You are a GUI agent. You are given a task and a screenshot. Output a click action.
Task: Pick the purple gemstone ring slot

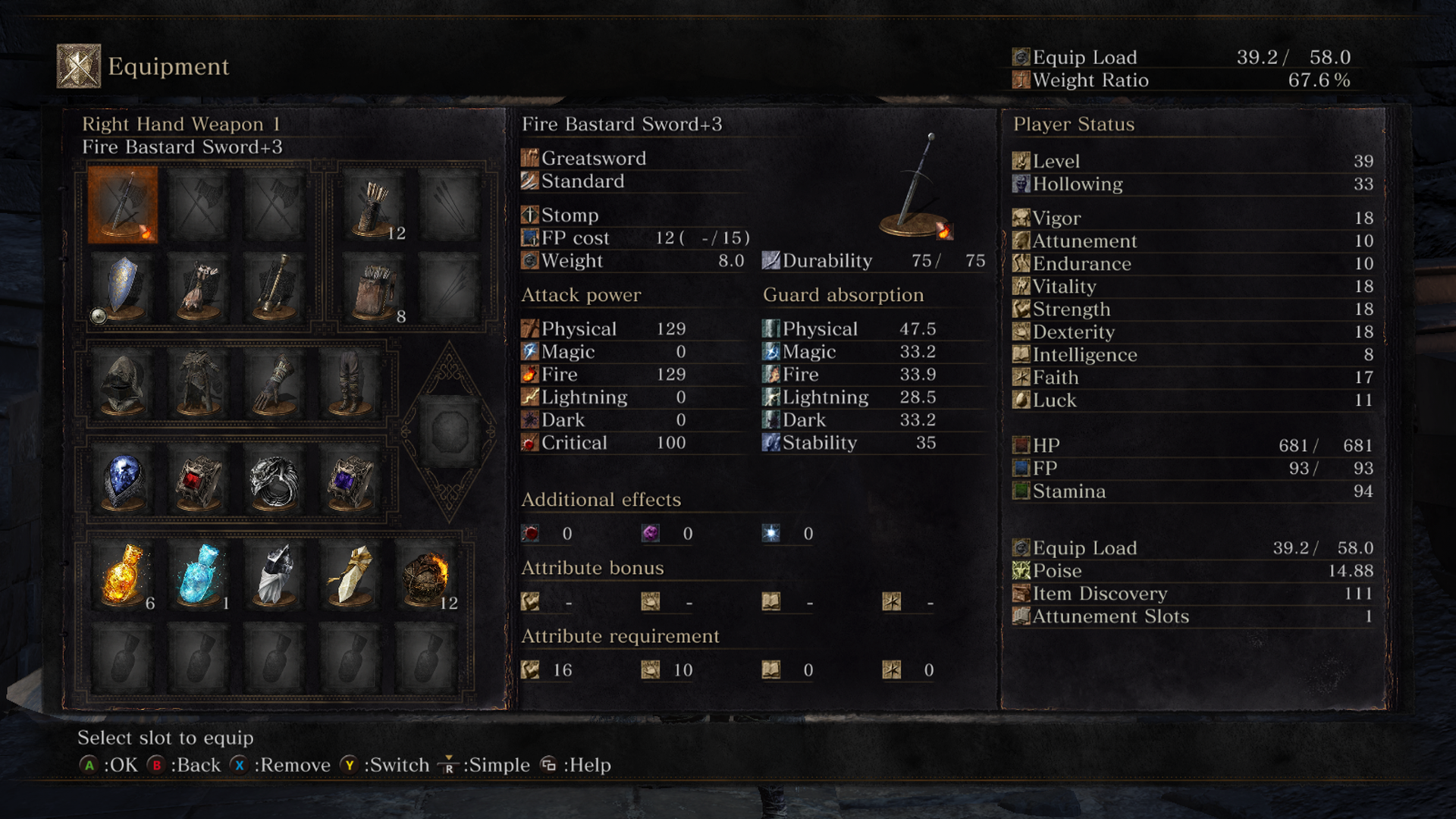pos(350,482)
